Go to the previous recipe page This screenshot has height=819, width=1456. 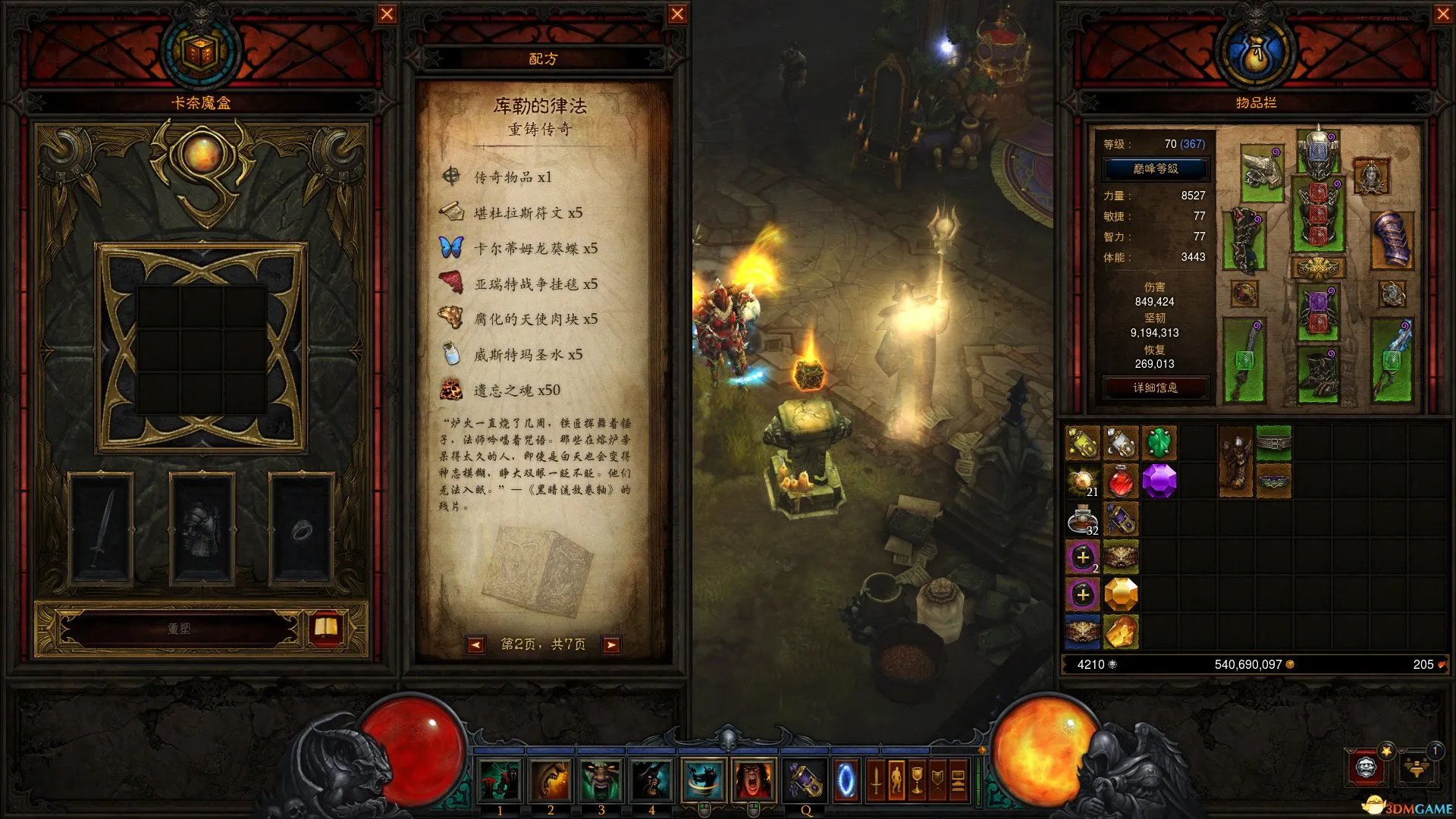475,645
